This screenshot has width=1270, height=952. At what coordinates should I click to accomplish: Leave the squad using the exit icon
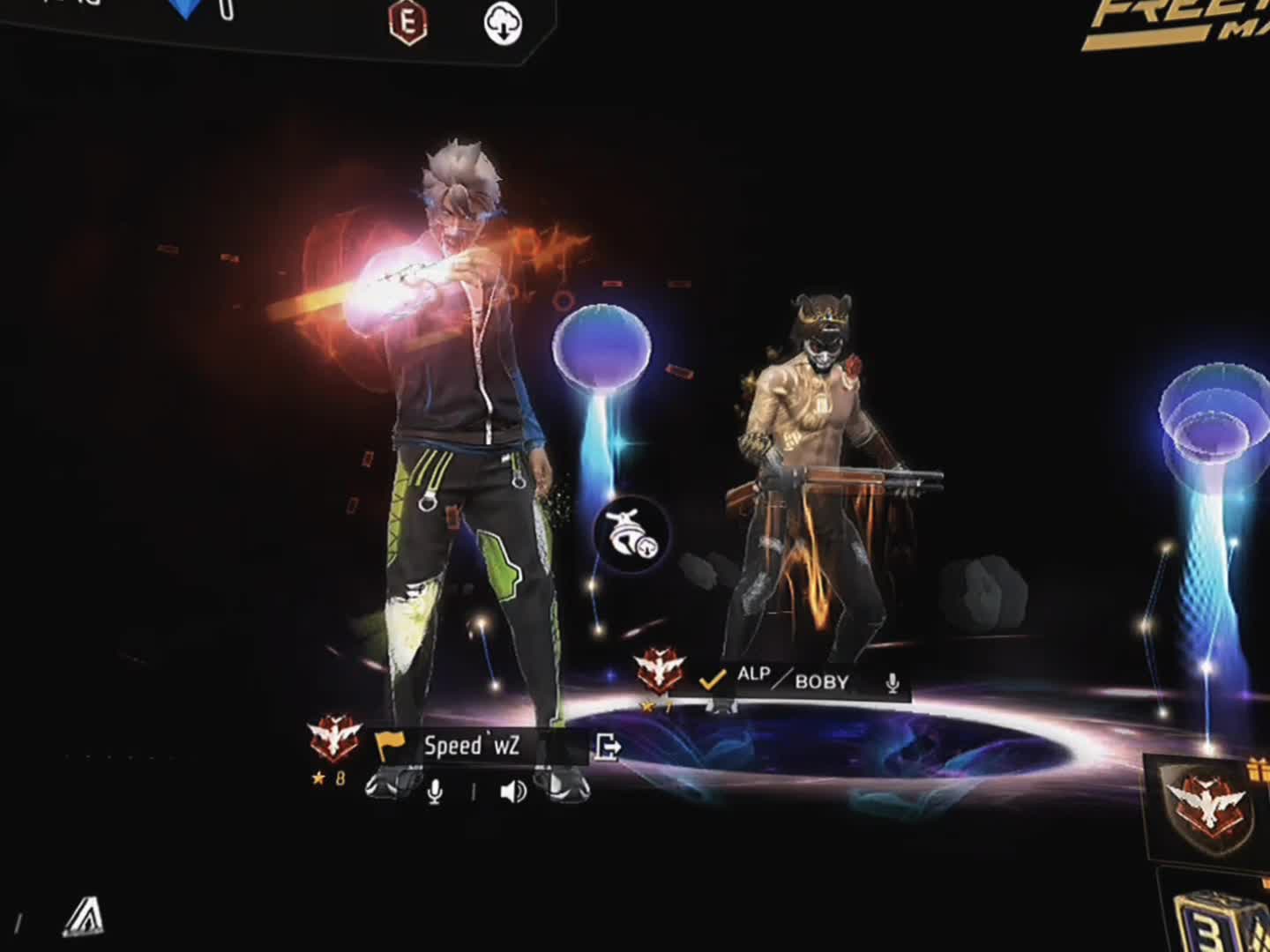pos(608,747)
